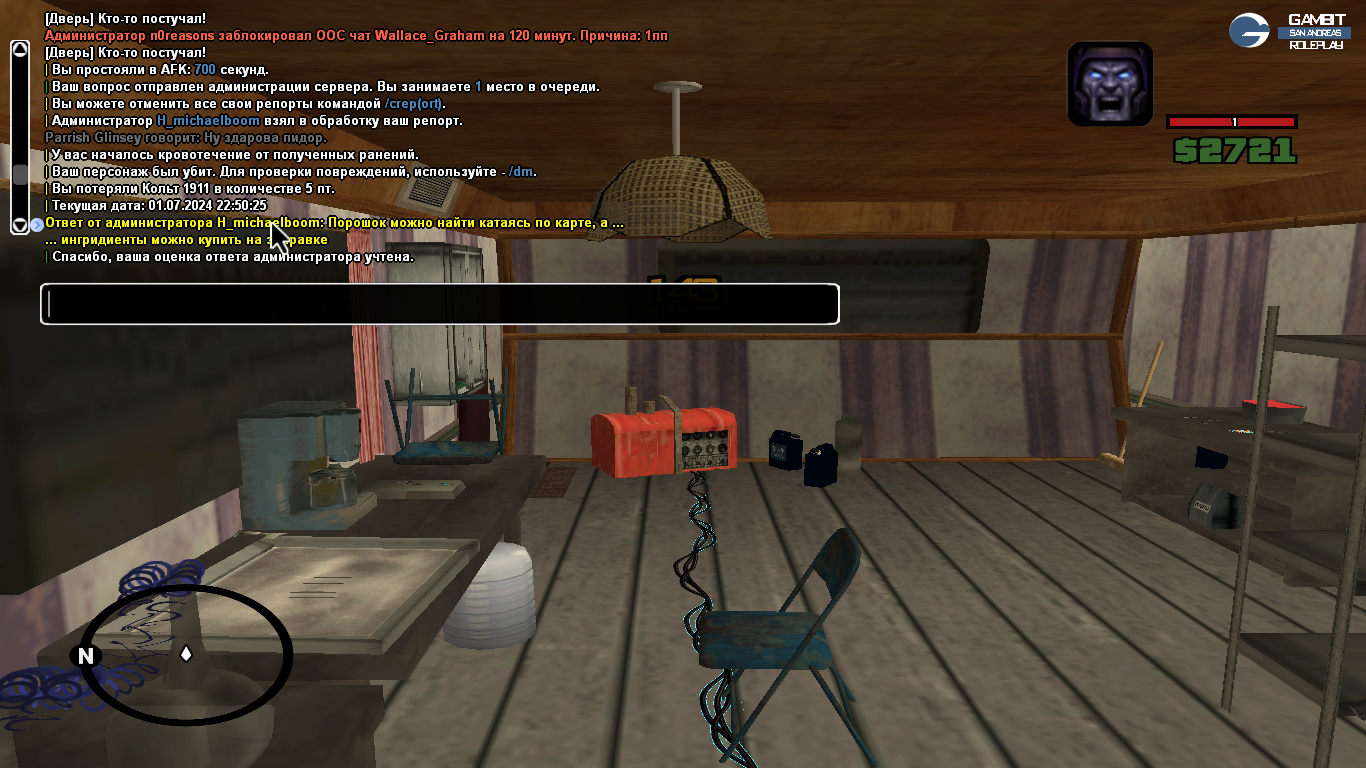Click the yellow admin answer chat message
This screenshot has width=1366, height=768.
(334, 223)
